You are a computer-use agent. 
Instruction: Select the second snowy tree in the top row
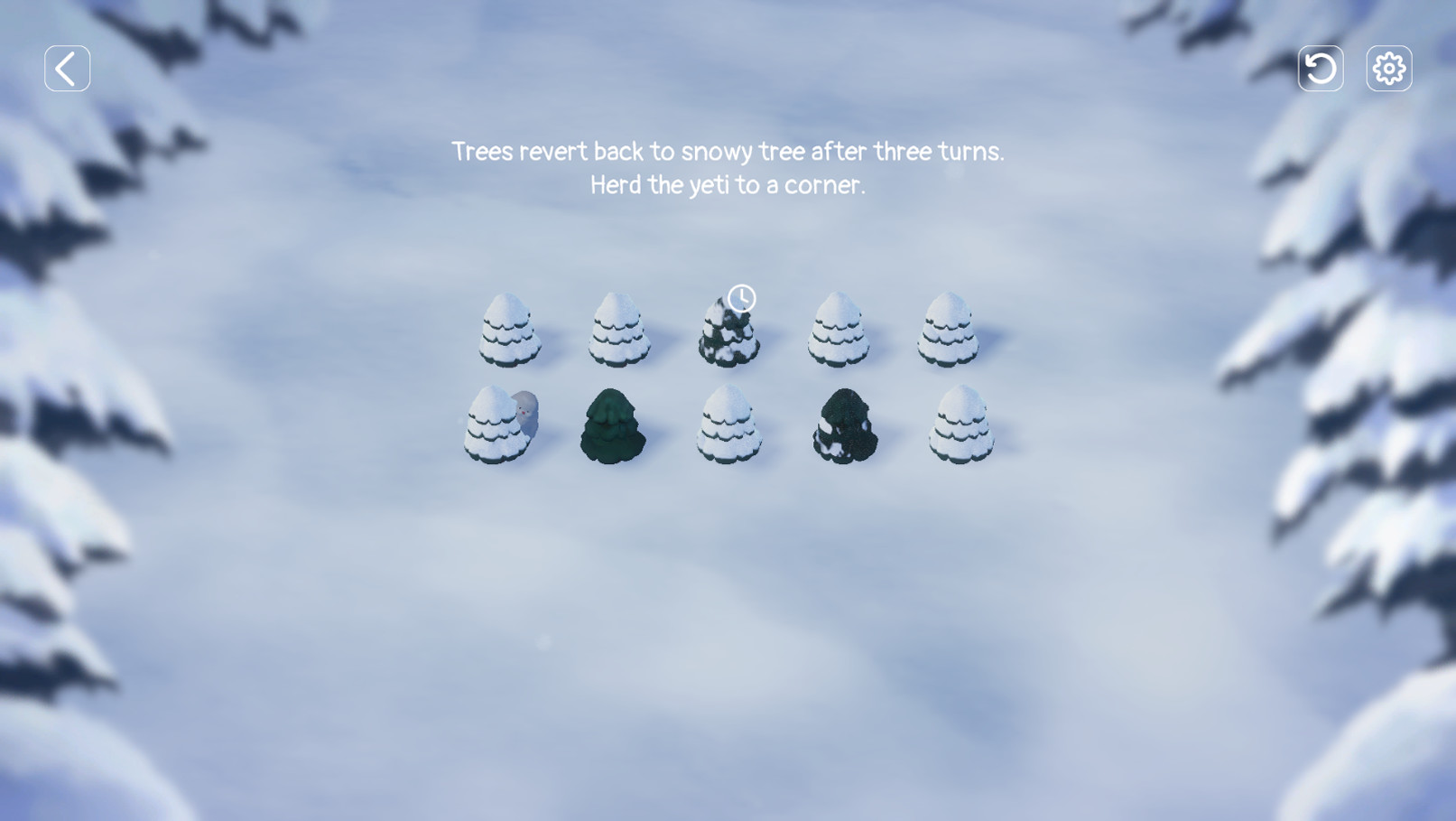tap(620, 332)
